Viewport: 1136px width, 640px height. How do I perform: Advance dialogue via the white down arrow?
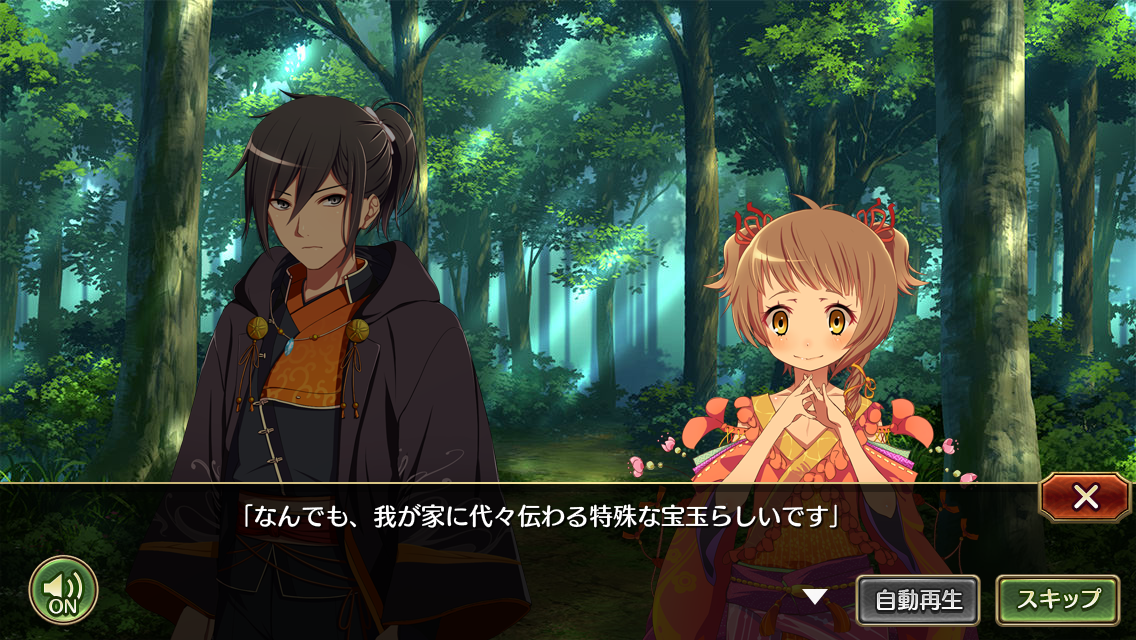pyautogui.click(x=816, y=597)
